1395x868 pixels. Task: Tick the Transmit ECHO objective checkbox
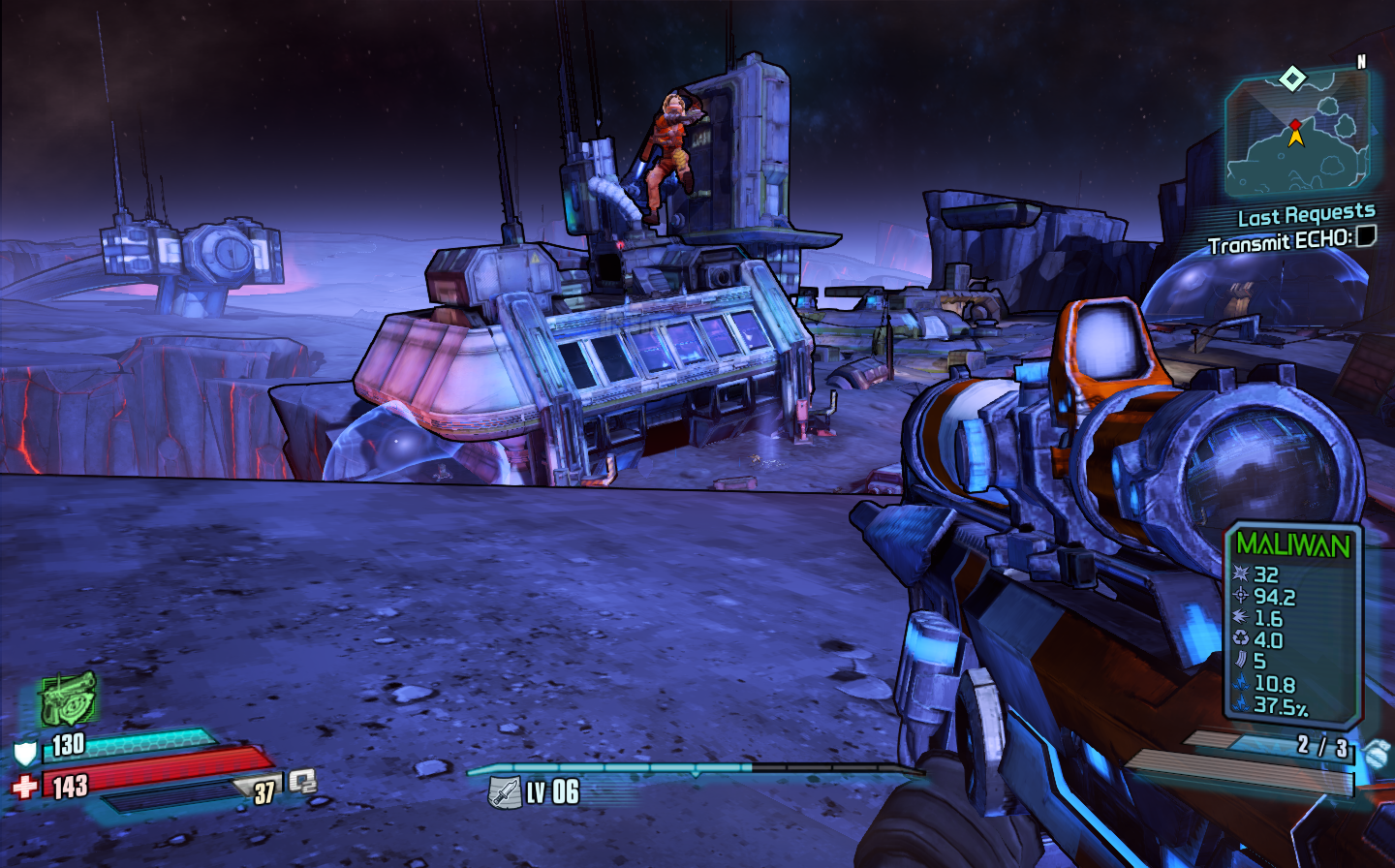click(x=1365, y=235)
